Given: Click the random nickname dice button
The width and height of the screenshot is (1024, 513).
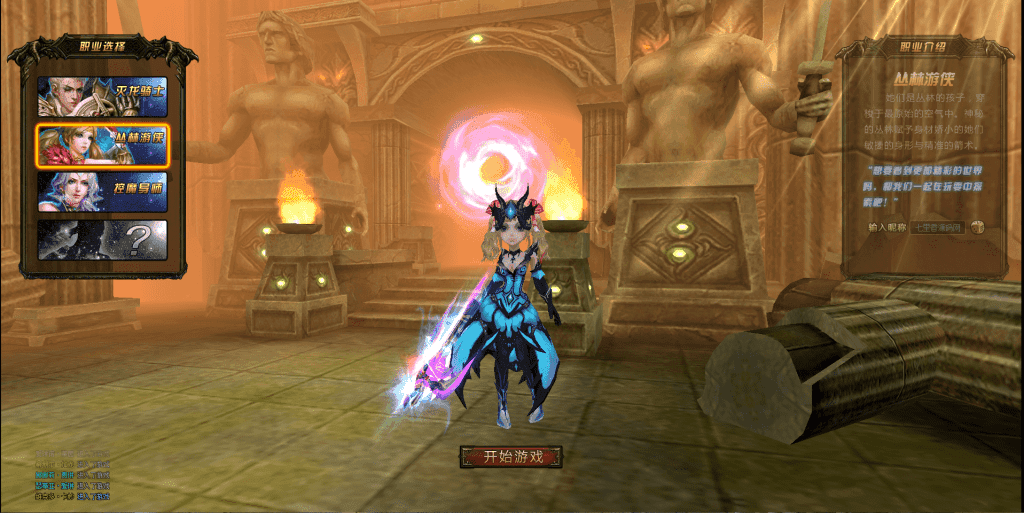Looking at the screenshot, I should (x=977, y=227).
